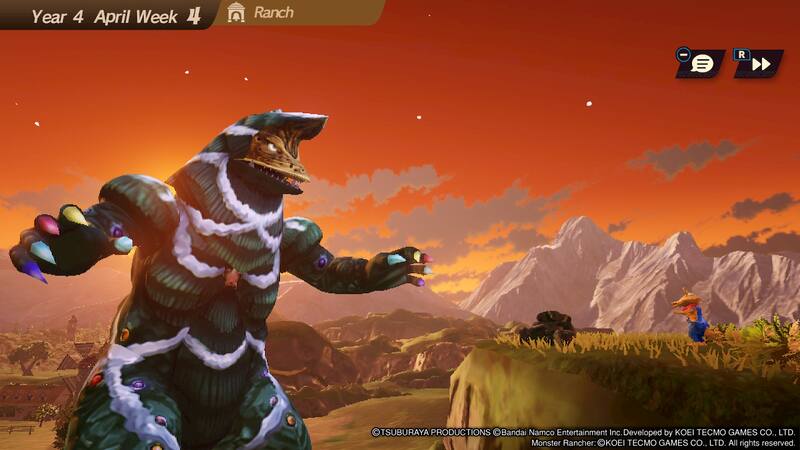Activate the fast-forward skip button

pyautogui.click(x=760, y=64)
